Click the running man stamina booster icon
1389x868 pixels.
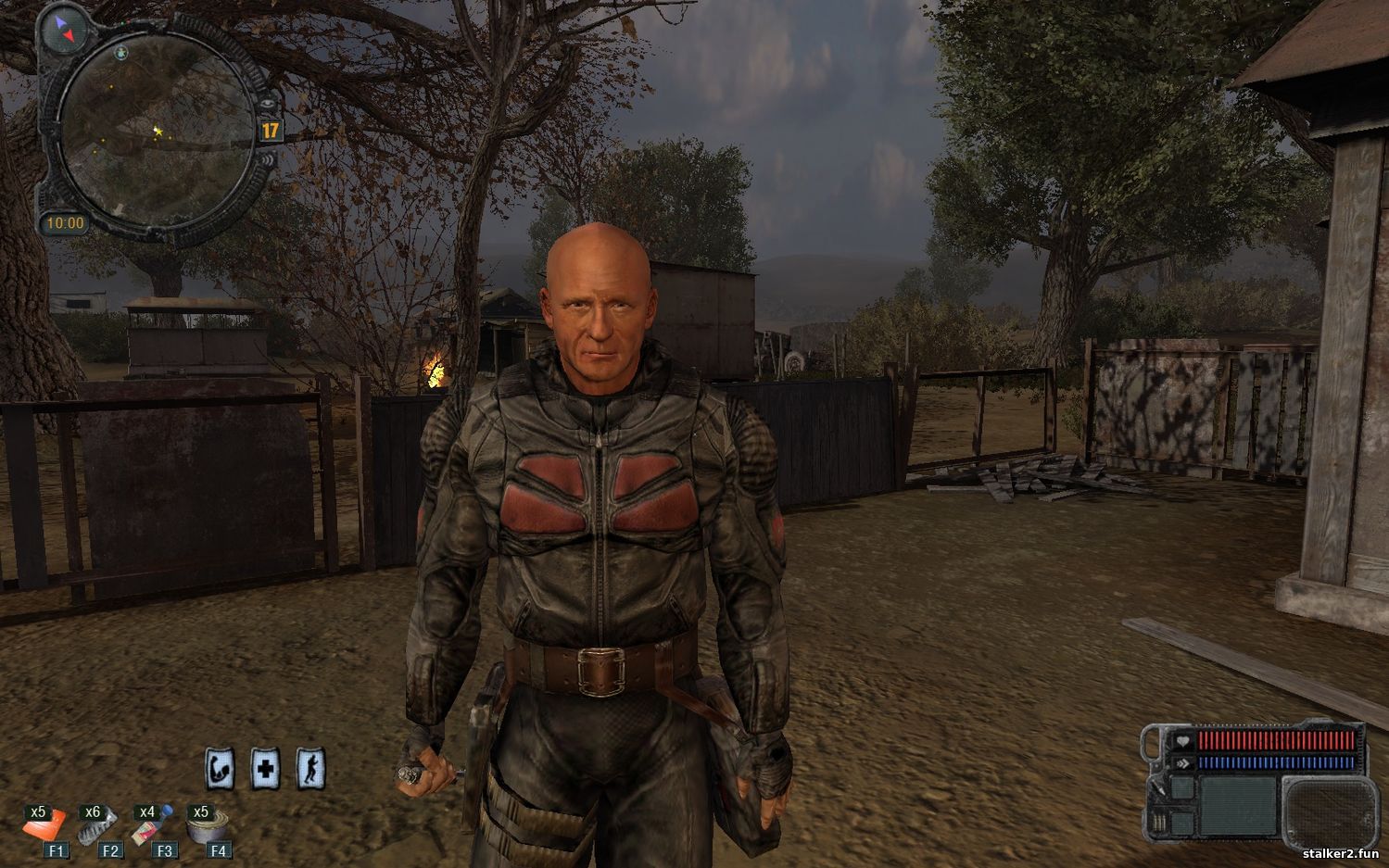(310, 769)
